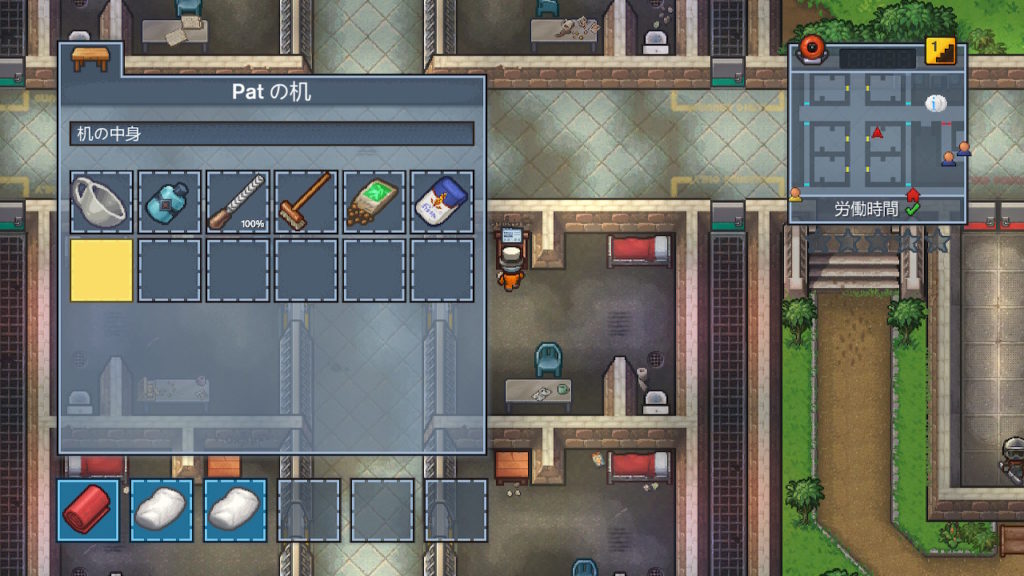Image resolution: width=1024 pixels, height=576 pixels.
Task: Choose the blue-capped white packet item
Action: pos(441,202)
